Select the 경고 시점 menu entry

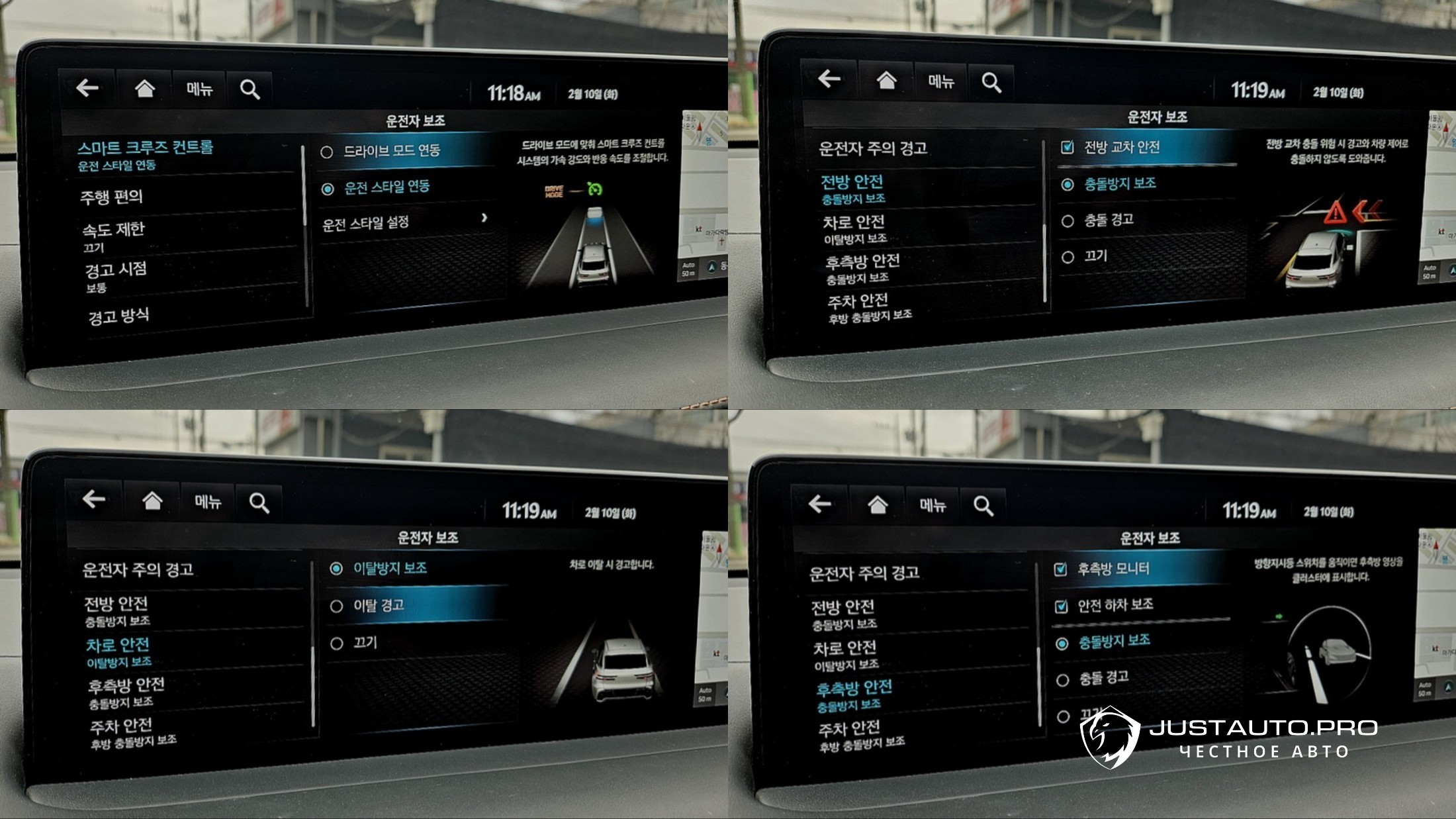point(115,275)
